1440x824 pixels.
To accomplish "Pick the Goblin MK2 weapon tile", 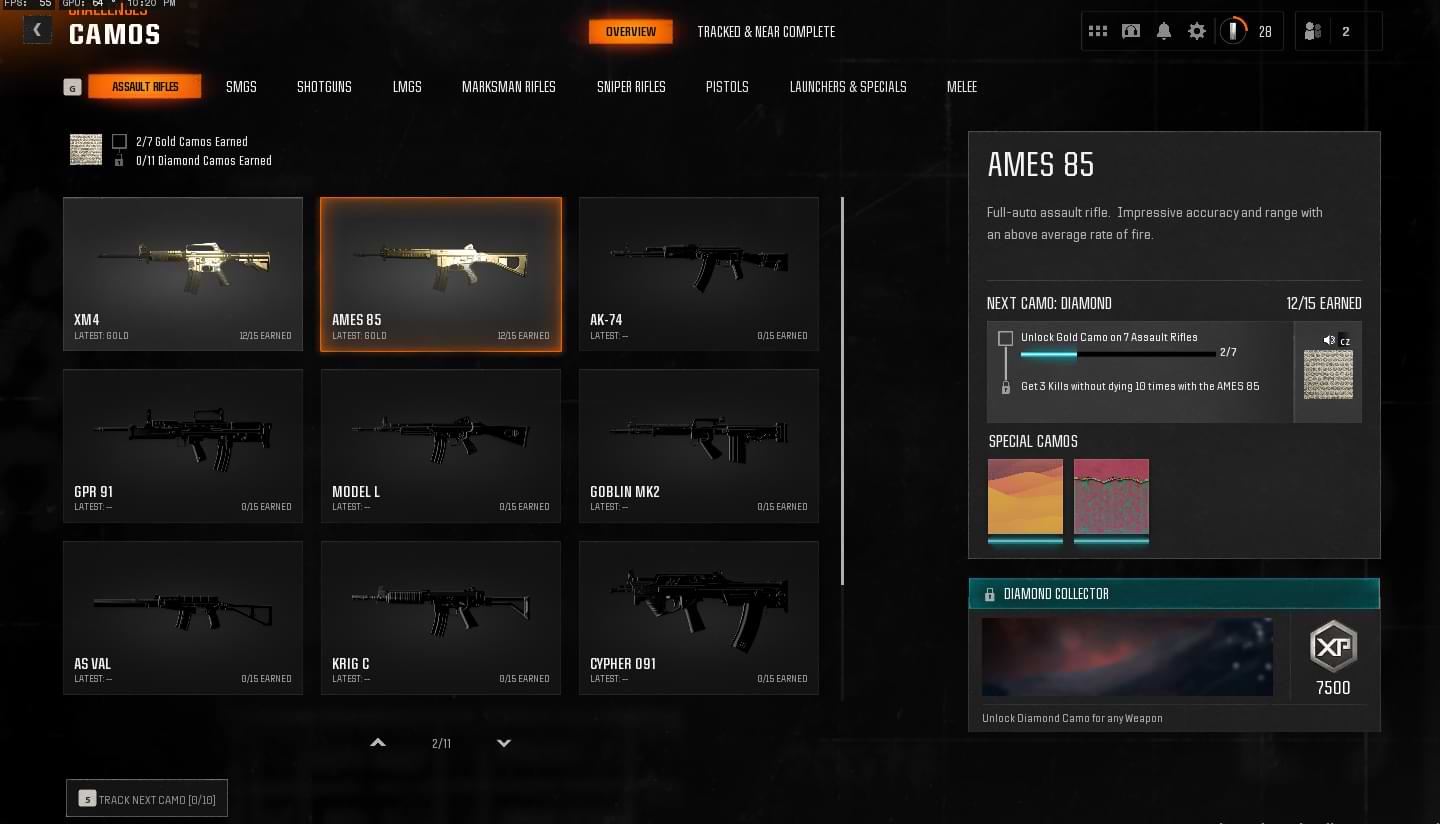I will point(699,445).
